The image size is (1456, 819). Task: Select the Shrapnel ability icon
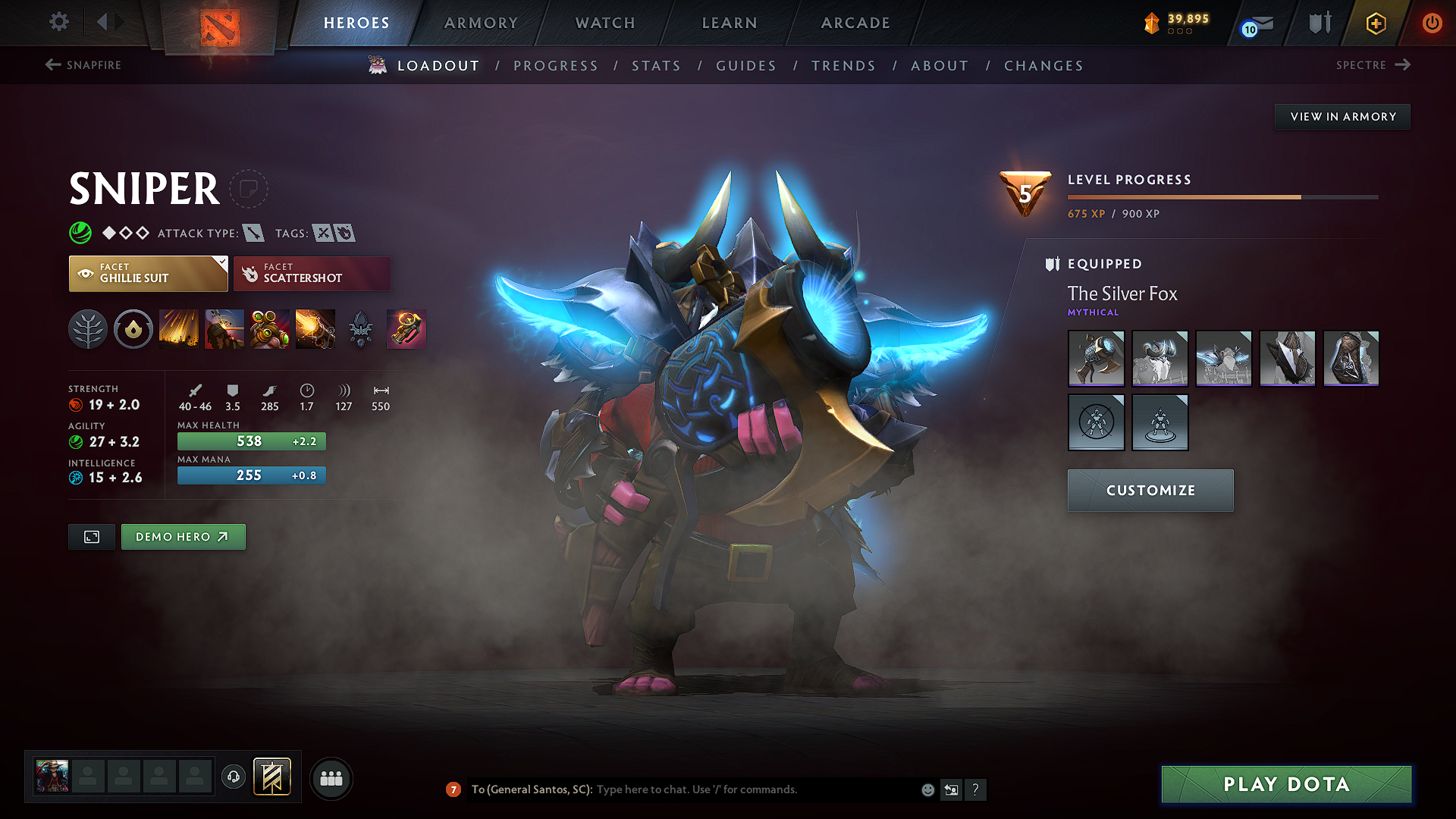coord(179,329)
